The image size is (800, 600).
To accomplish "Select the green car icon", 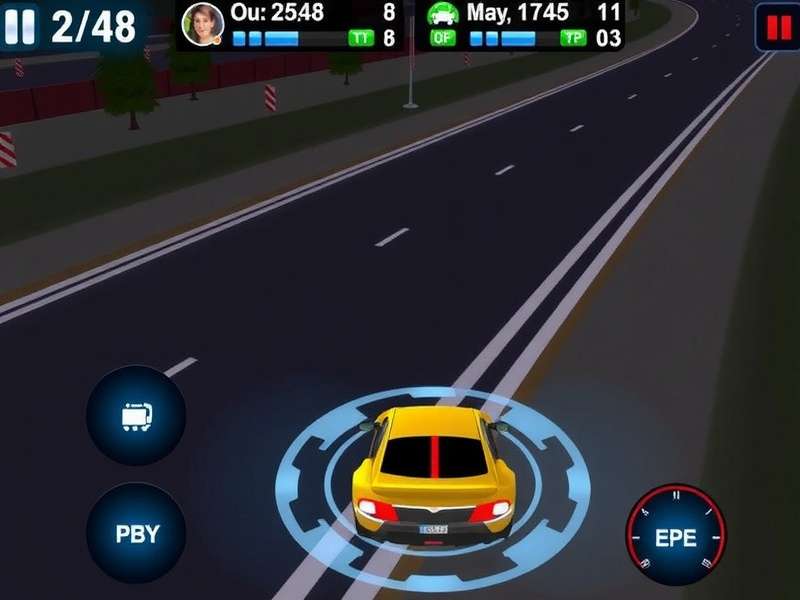I will click(443, 14).
